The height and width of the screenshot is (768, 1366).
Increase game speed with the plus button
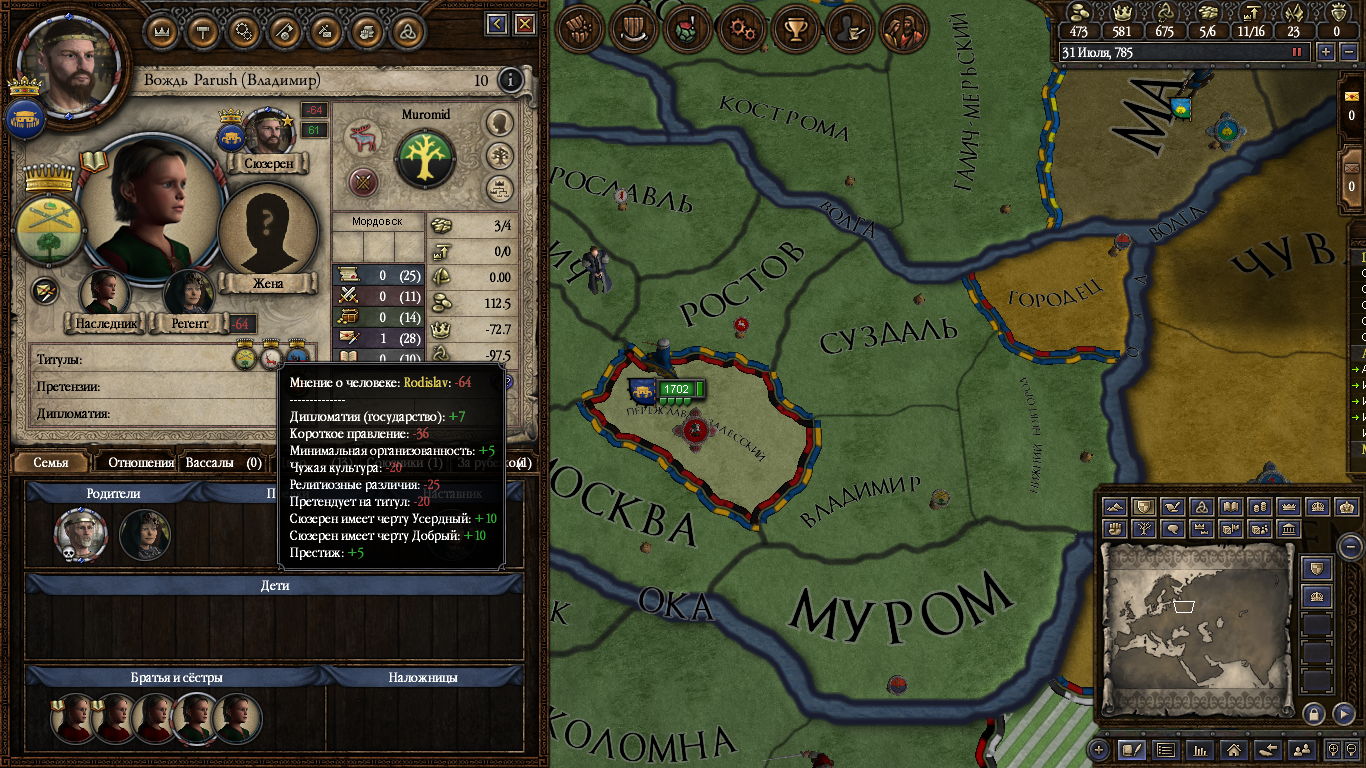tap(1326, 52)
